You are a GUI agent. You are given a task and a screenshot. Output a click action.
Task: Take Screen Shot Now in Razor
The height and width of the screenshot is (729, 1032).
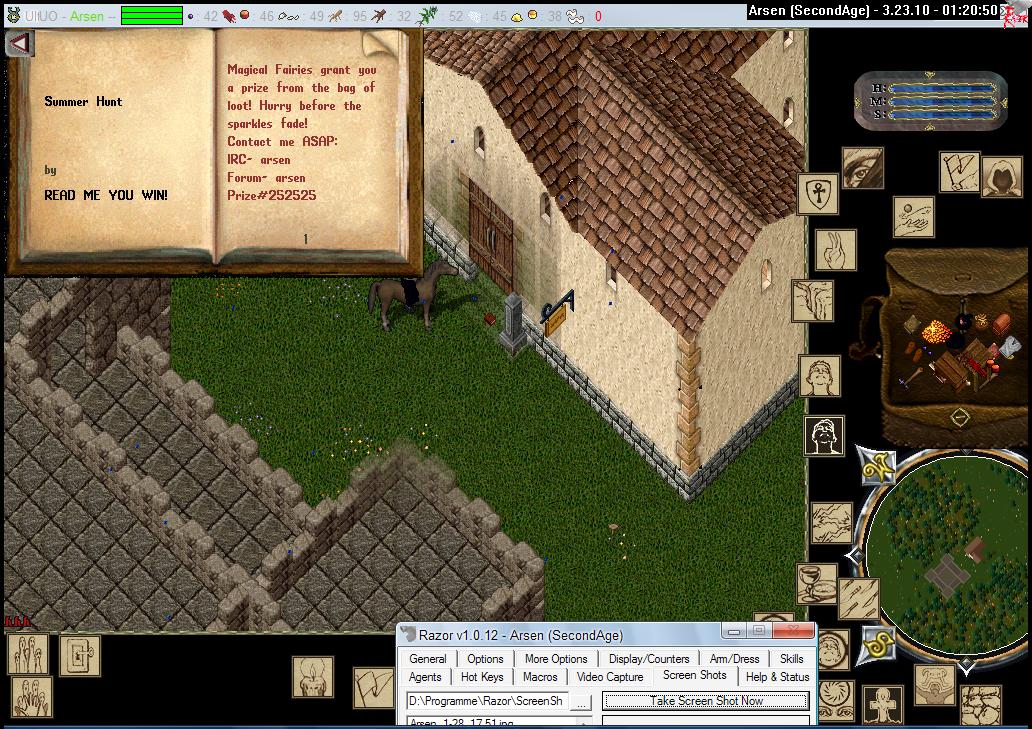tap(706, 701)
